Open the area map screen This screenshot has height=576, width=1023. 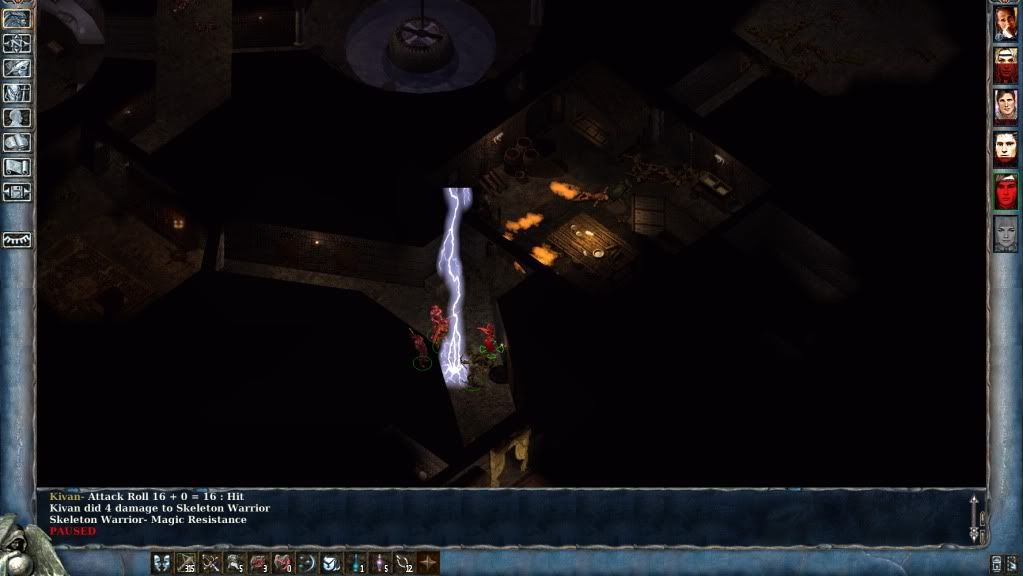coord(17,43)
